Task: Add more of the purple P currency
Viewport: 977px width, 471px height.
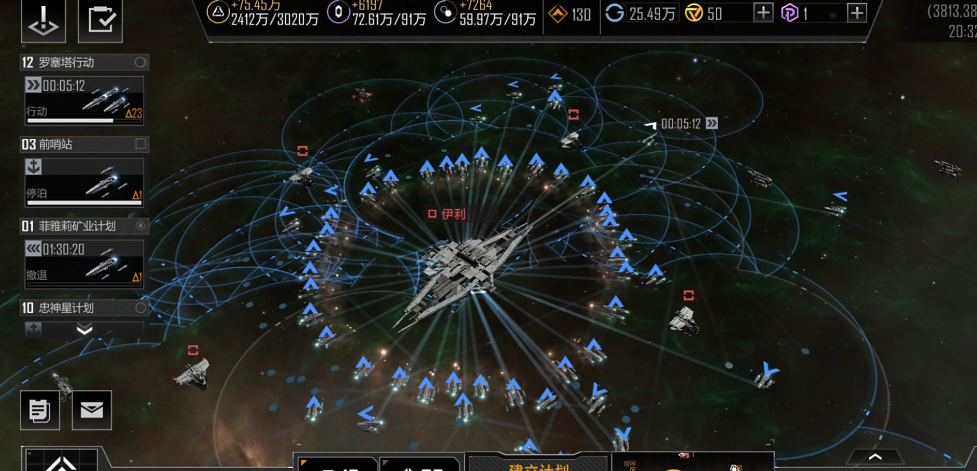Action: [856, 13]
